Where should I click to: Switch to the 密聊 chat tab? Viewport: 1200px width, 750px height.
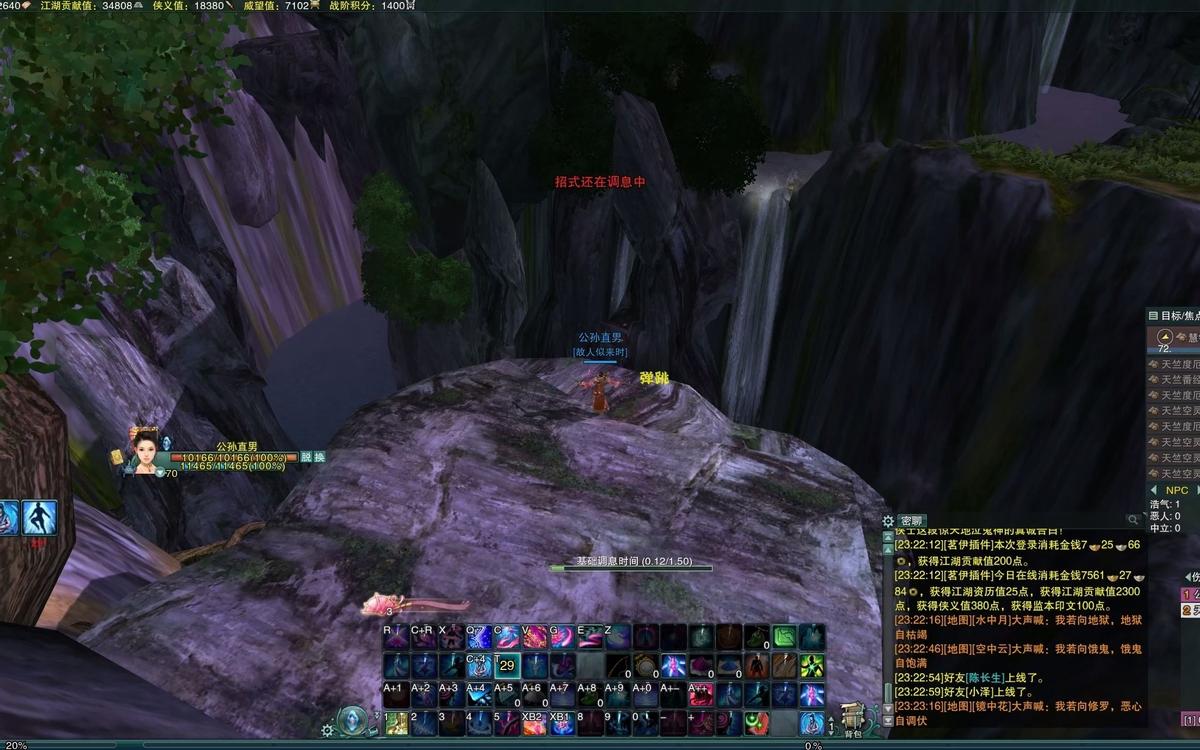(x=911, y=520)
